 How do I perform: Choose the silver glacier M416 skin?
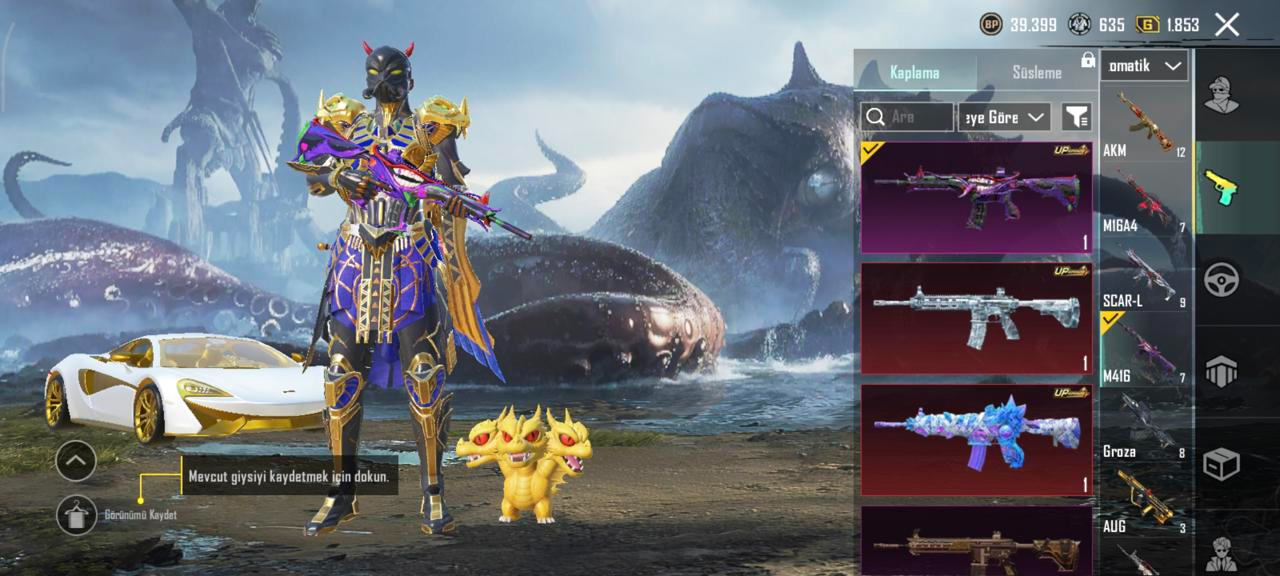coord(976,319)
